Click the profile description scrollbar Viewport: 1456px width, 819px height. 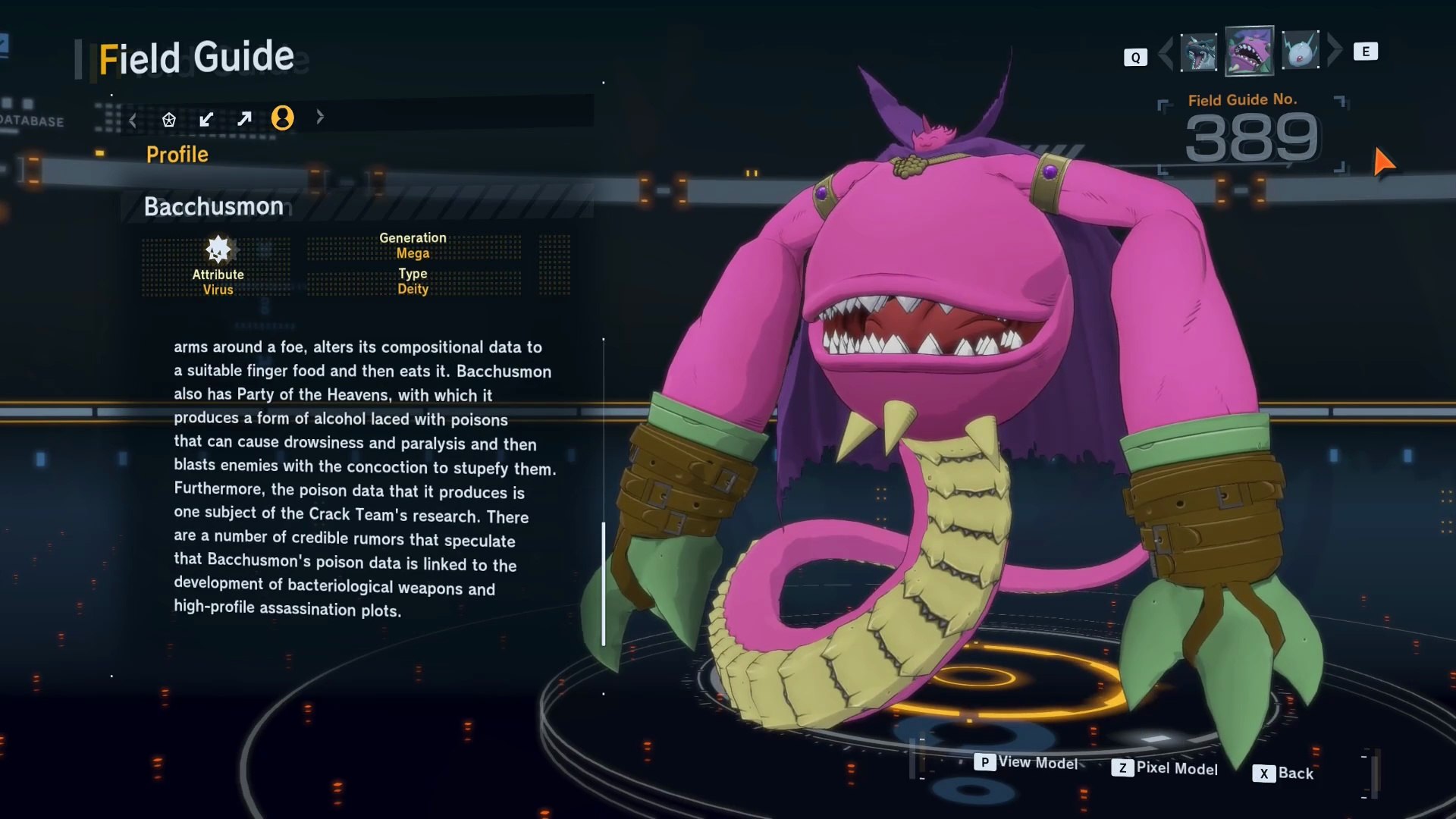(x=604, y=582)
